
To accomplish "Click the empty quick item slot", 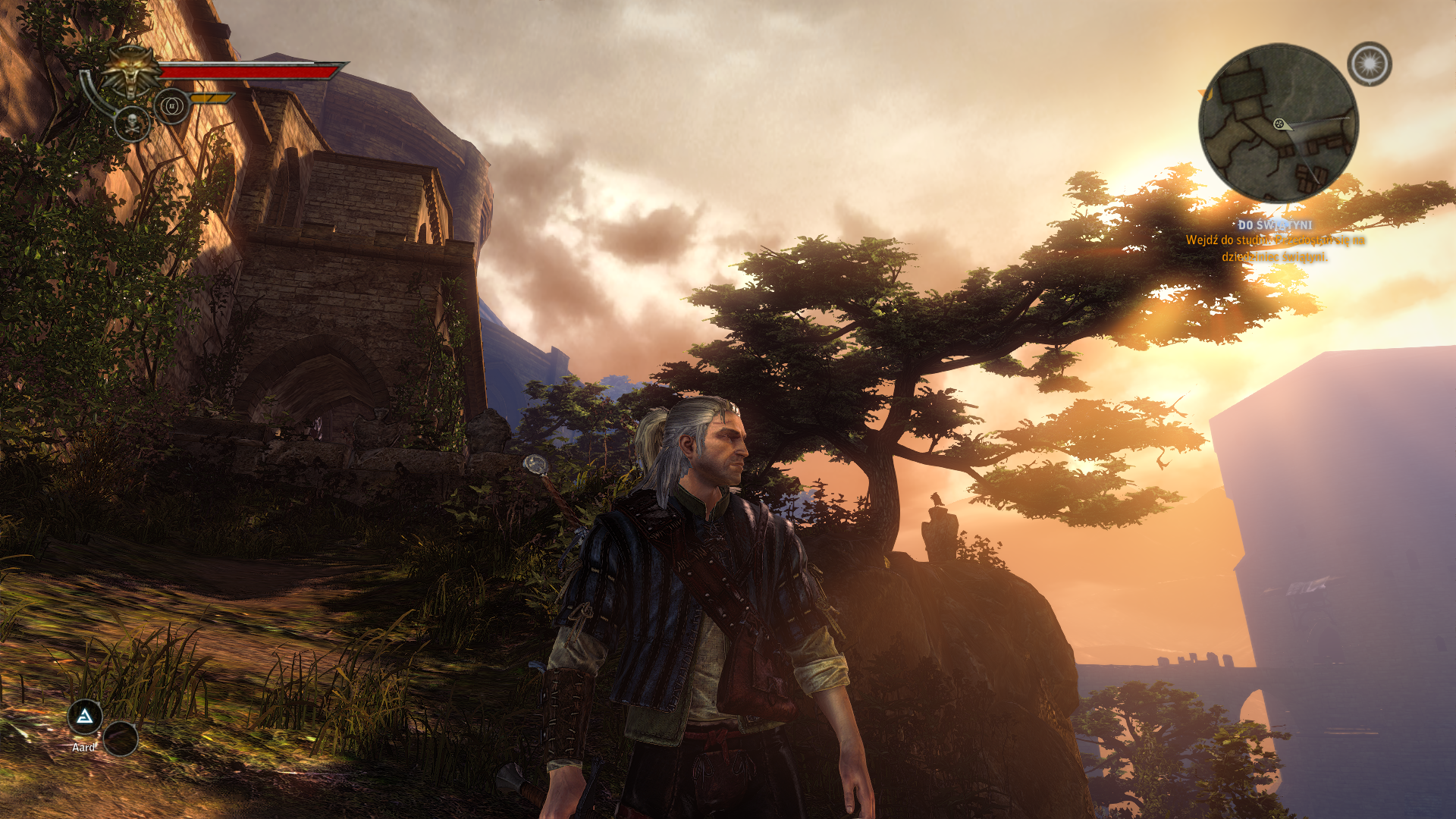I will coord(121,738).
